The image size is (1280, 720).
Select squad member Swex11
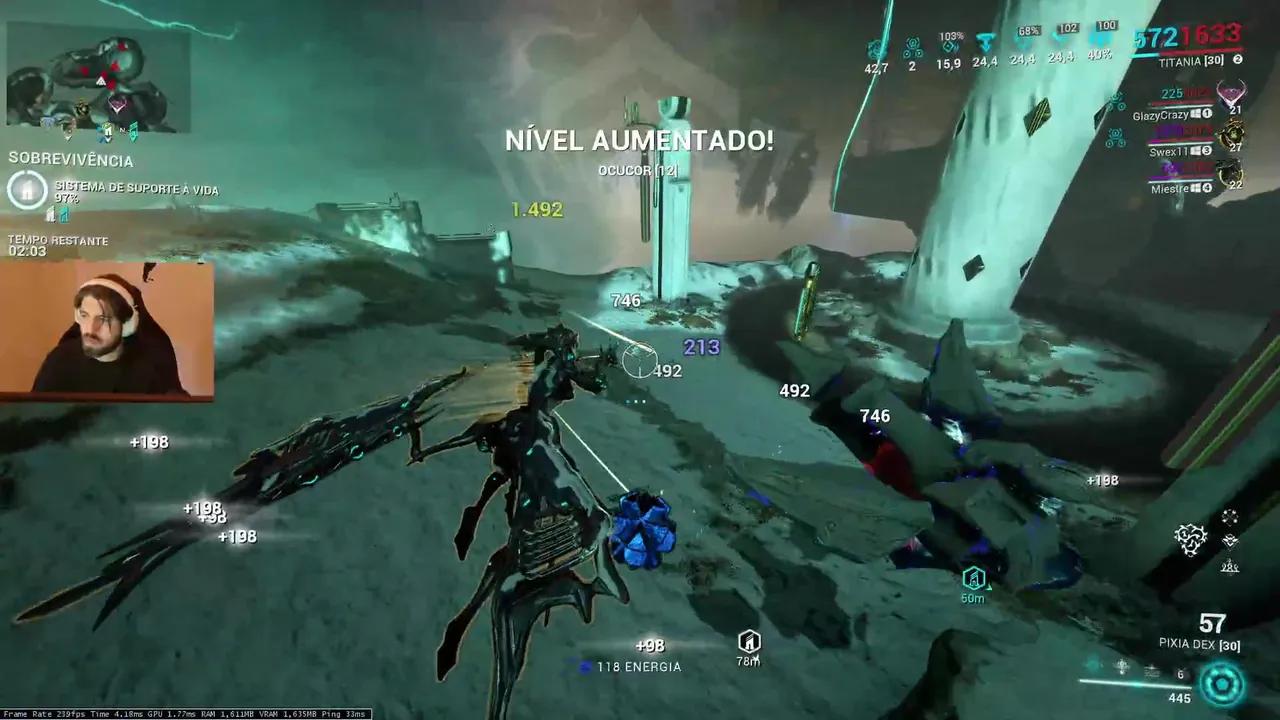[1170, 151]
